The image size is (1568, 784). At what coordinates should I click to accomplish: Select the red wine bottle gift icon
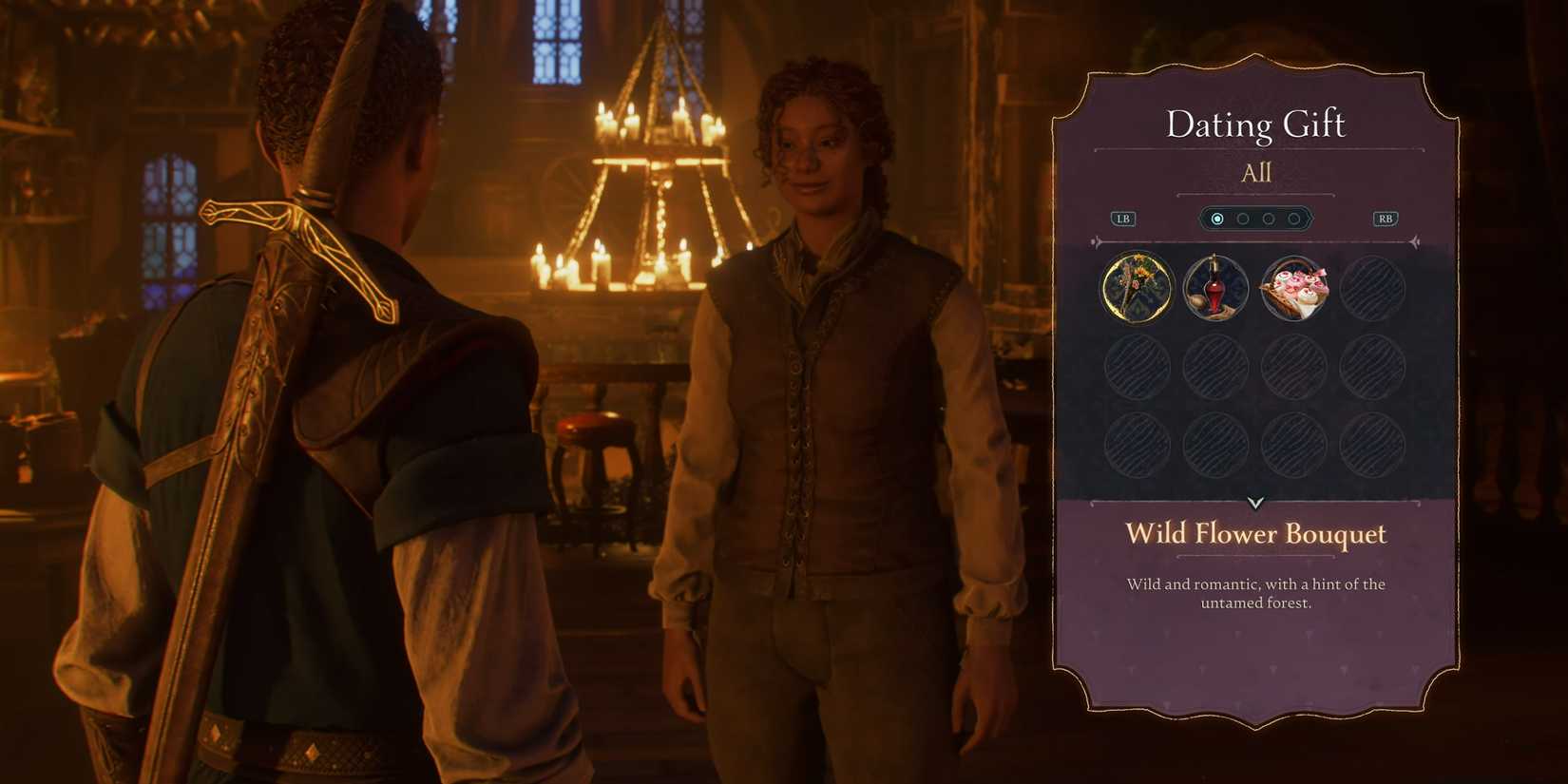(x=1214, y=288)
